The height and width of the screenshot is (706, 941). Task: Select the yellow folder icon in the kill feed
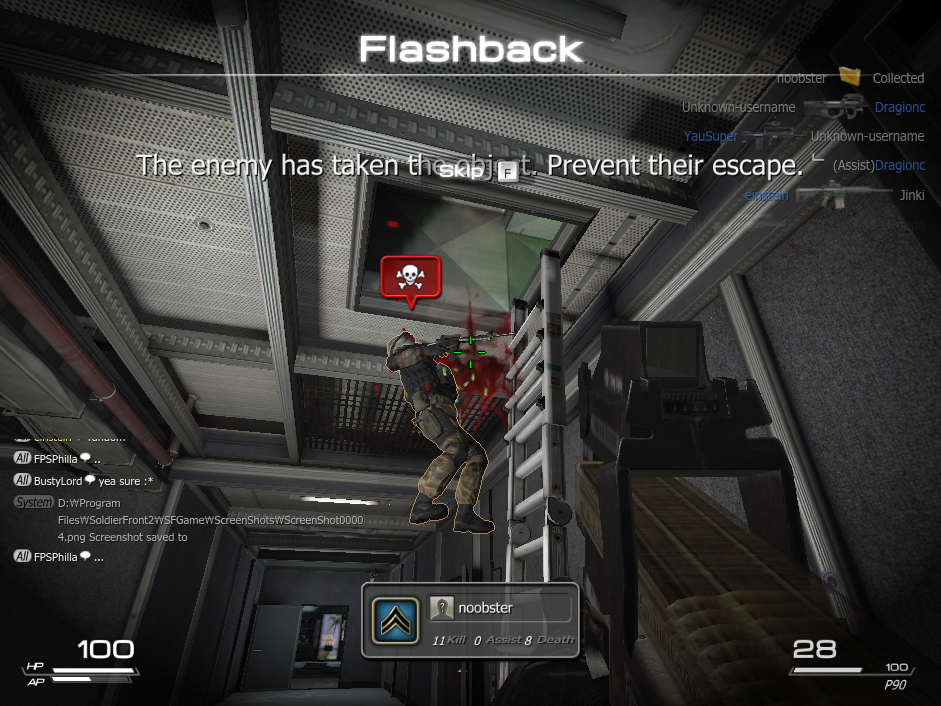(x=850, y=76)
